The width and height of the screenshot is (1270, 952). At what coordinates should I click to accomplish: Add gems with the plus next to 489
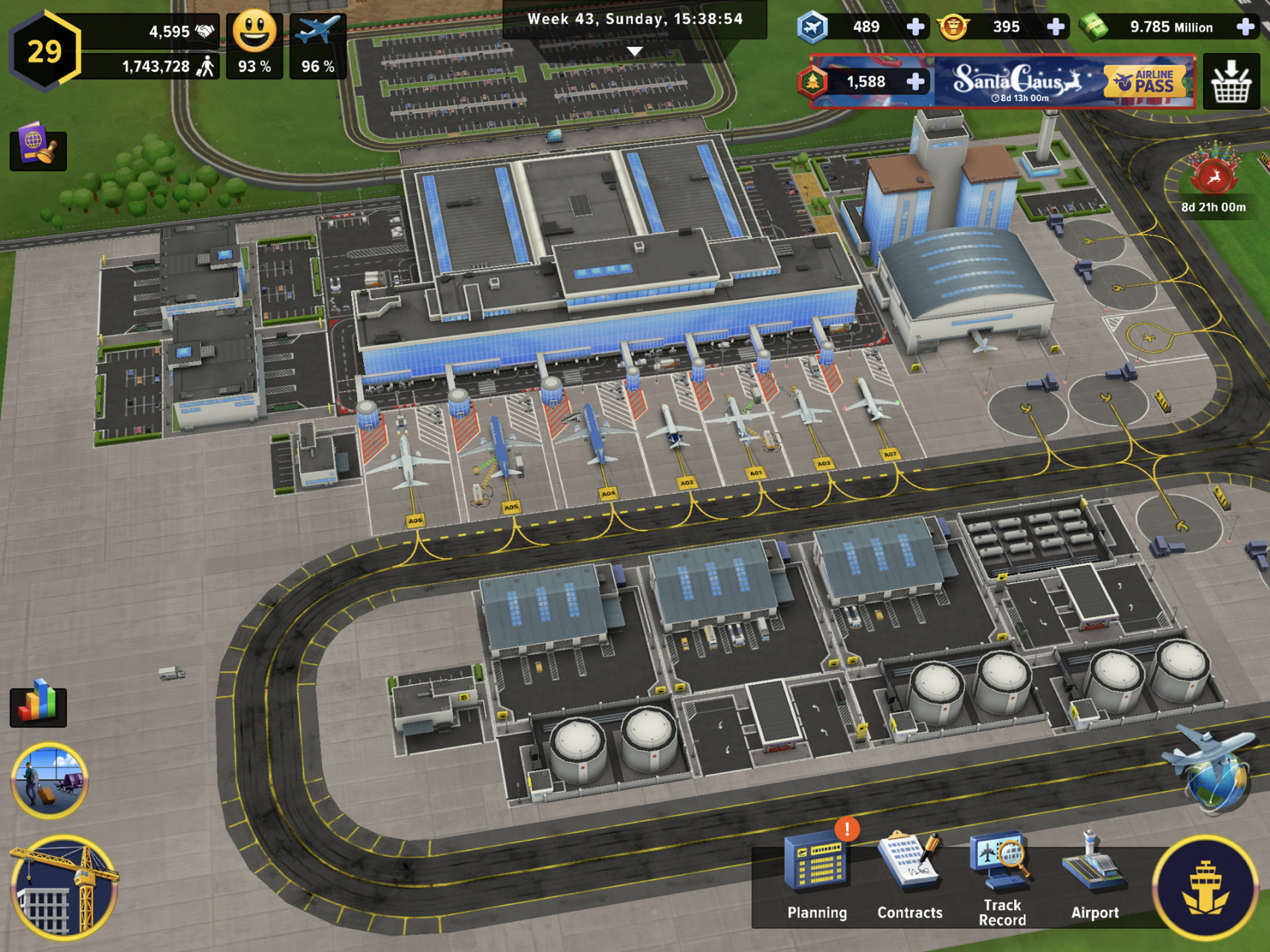[914, 28]
